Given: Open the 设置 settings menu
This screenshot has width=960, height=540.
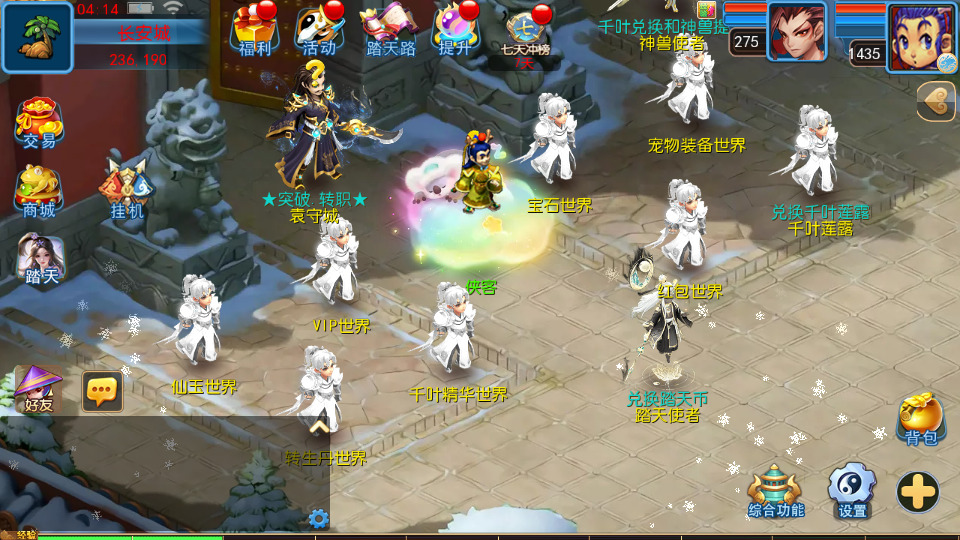Looking at the screenshot, I should point(852,492).
